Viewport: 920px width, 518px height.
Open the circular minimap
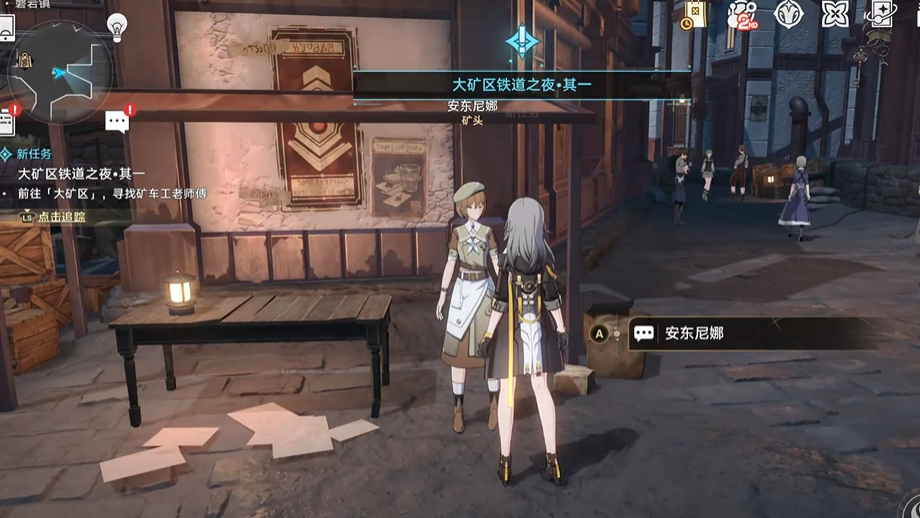tap(60, 72)
